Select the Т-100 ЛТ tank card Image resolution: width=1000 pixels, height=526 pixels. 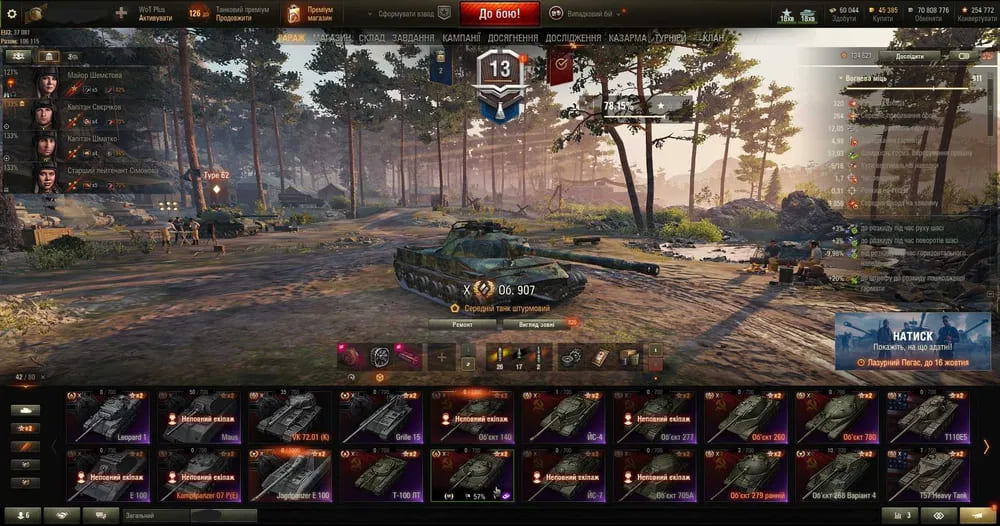coord(380,474)
